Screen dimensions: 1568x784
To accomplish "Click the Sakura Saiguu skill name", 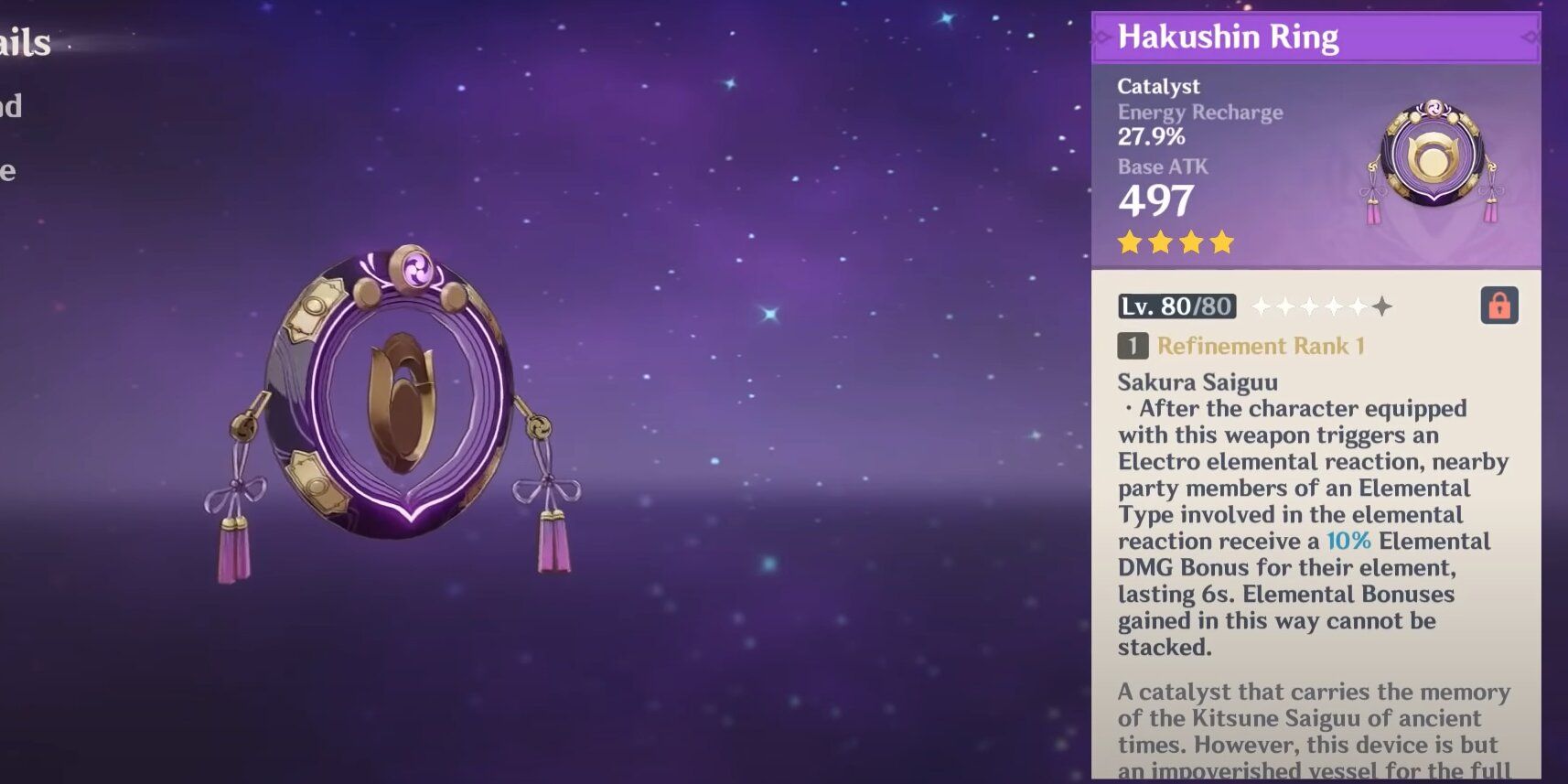I will pos(1197,382).
